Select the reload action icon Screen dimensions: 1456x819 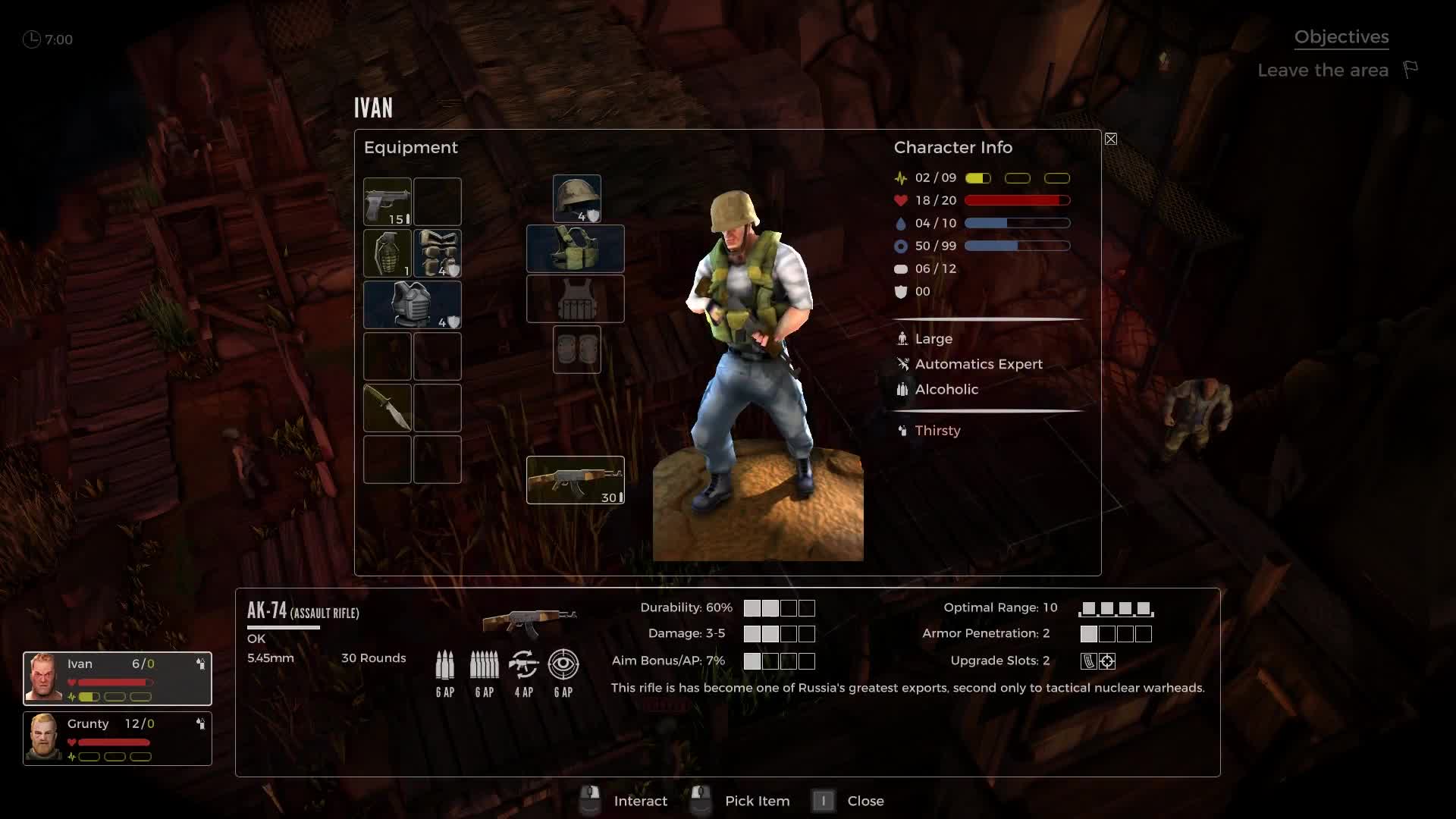(524, 666)
